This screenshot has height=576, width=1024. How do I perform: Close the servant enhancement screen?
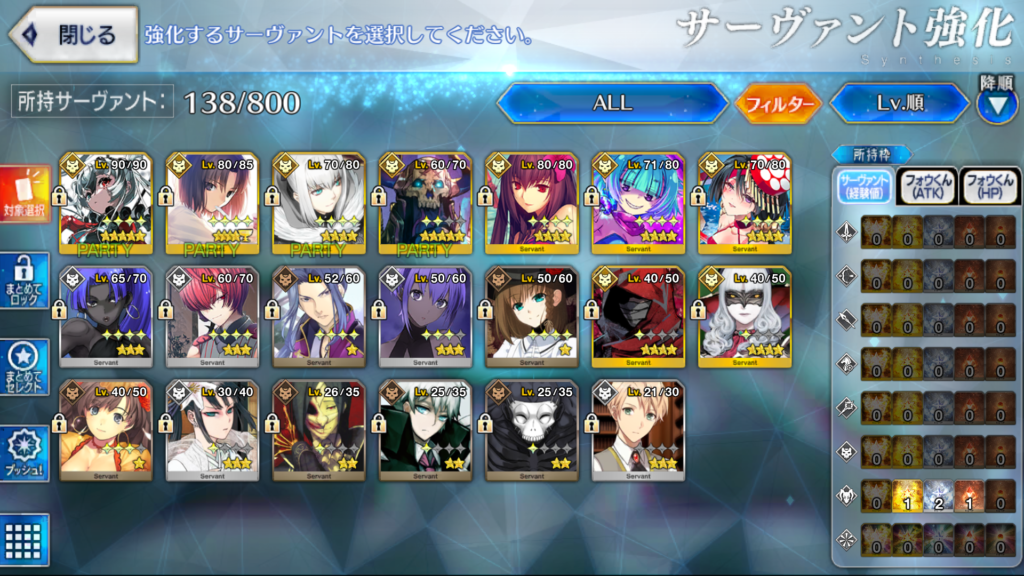pos(73,35)
